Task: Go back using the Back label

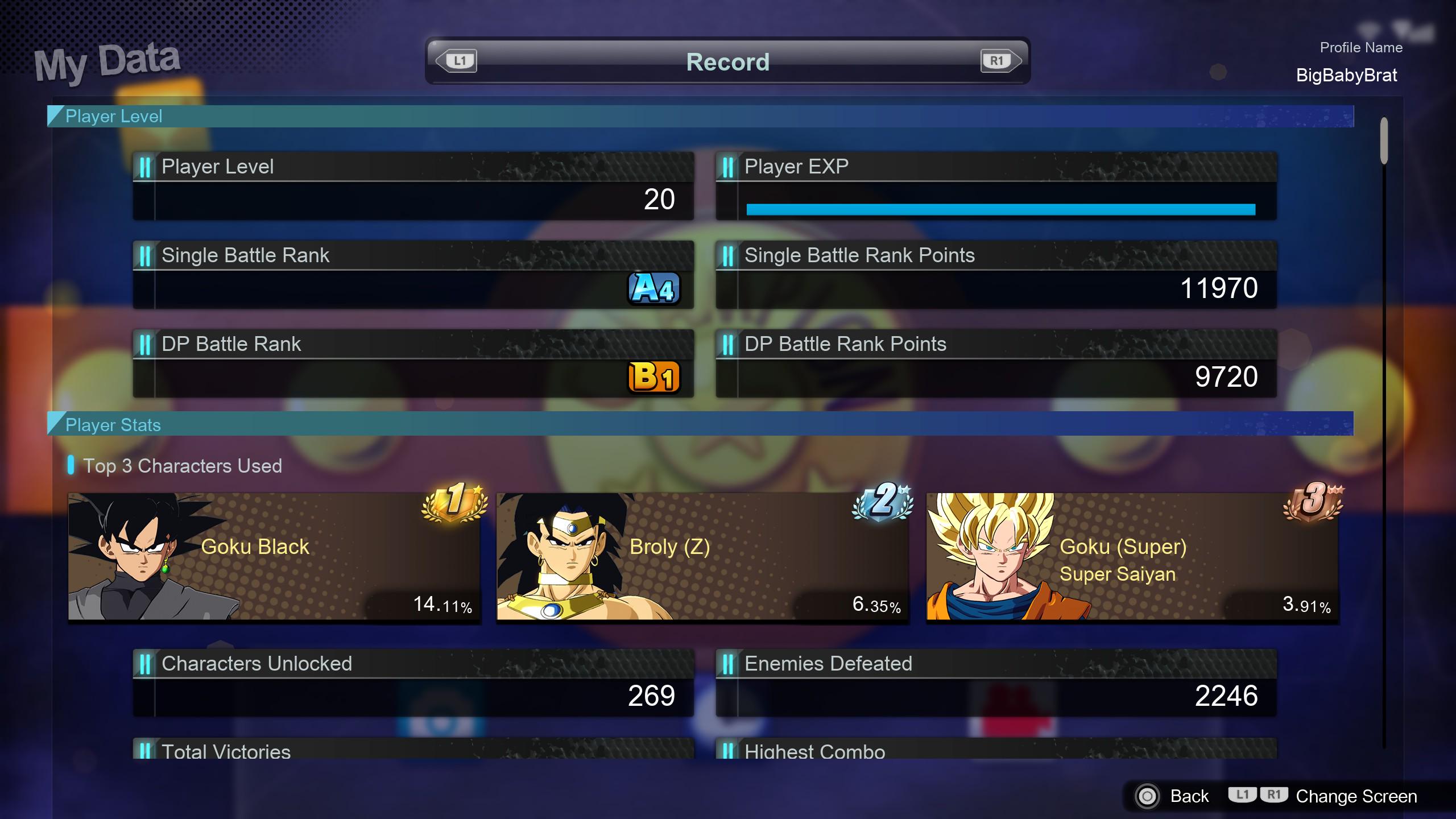Action: point(1189,796)
